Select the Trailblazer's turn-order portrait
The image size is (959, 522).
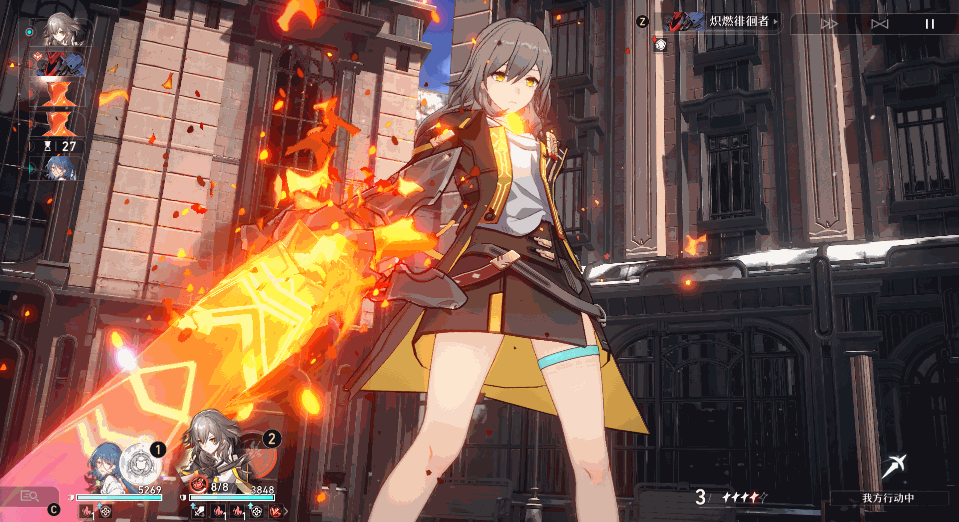(x=61, y=32)
